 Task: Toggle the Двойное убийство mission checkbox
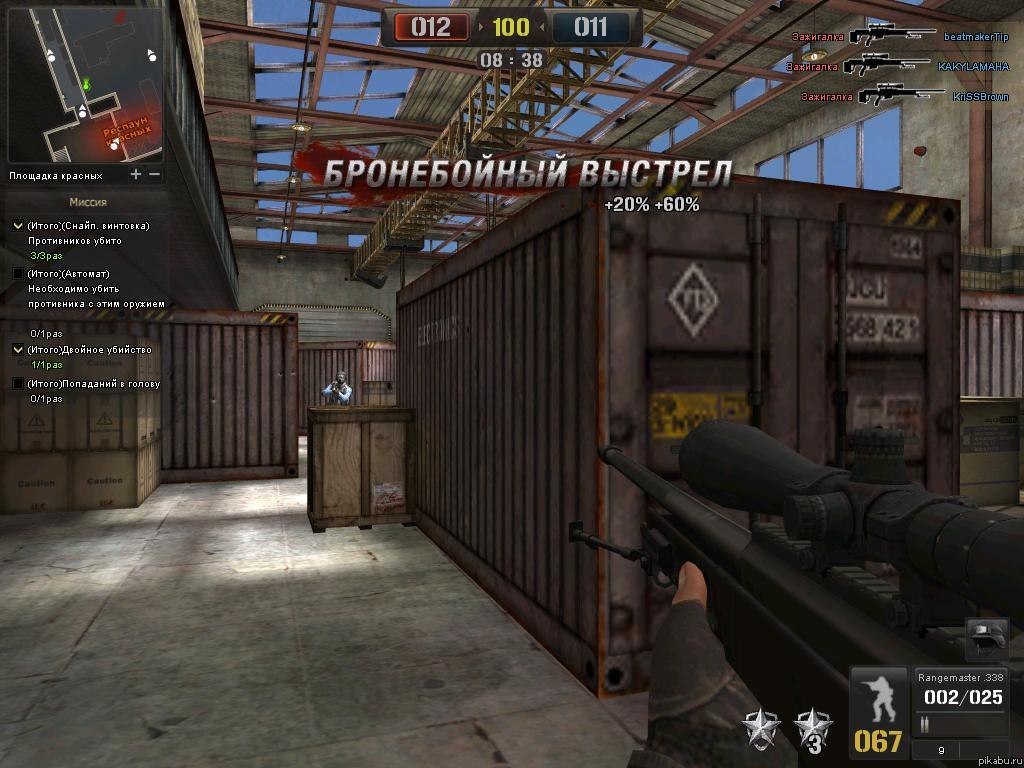[18, 350]
